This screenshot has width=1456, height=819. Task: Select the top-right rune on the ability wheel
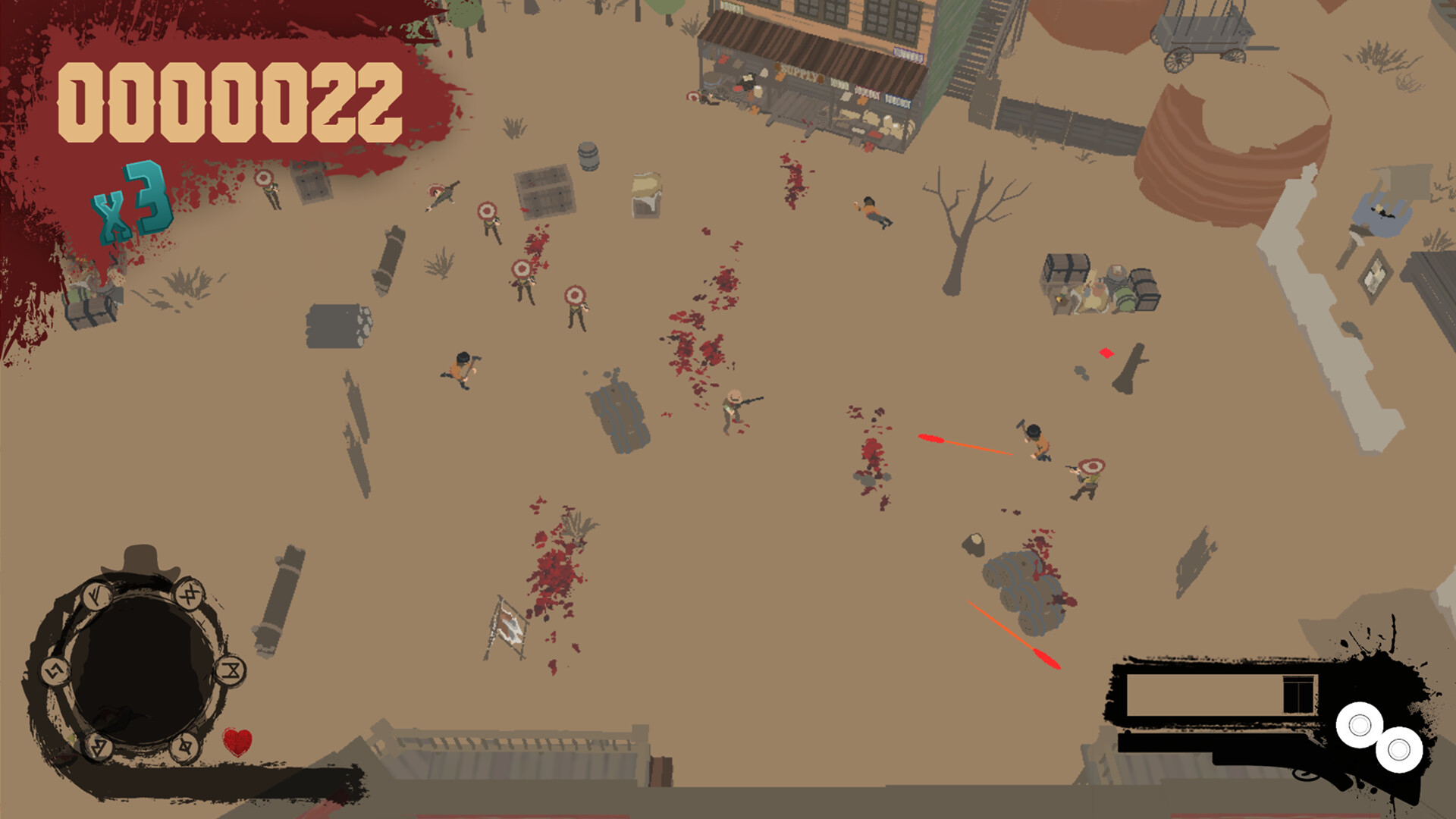(x=191, y=595)
